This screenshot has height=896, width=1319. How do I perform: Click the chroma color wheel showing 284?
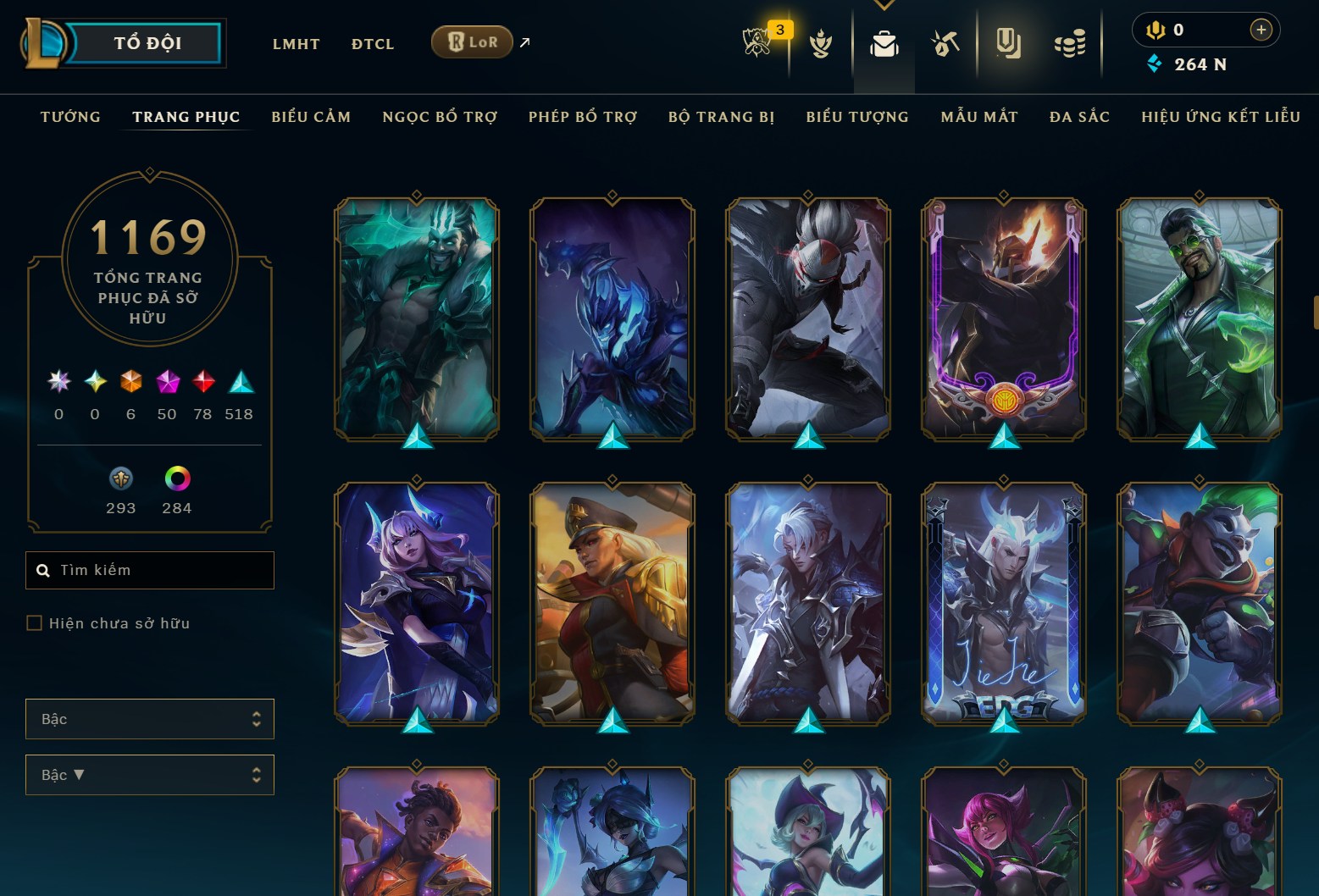coord(175,478)
